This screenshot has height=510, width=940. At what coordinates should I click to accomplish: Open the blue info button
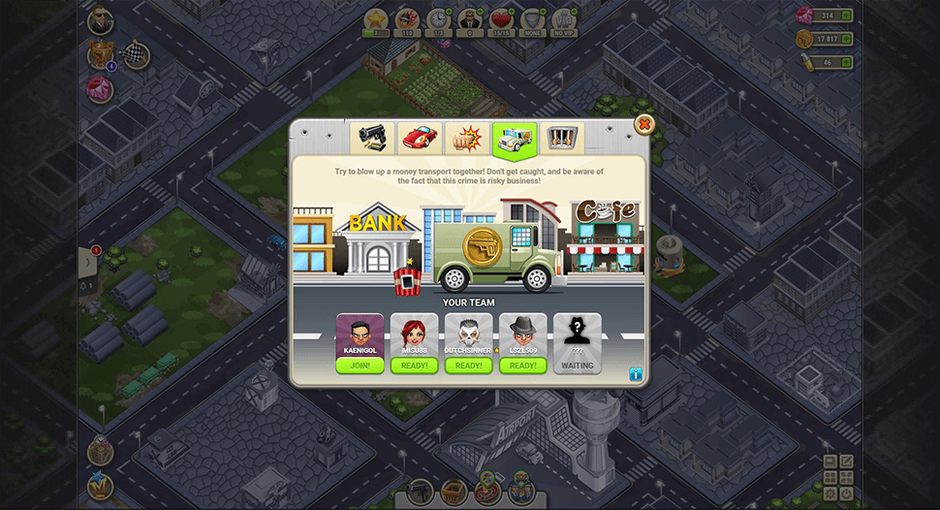click(x=635, y=374)
